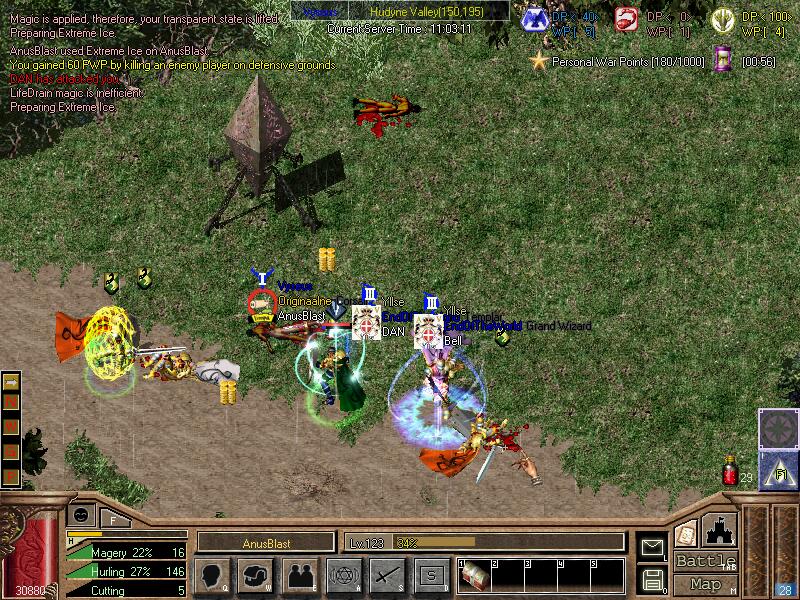800x600 pixels.
Task: Toggle the Battle mode button
Action: click(x=706, y=561)
